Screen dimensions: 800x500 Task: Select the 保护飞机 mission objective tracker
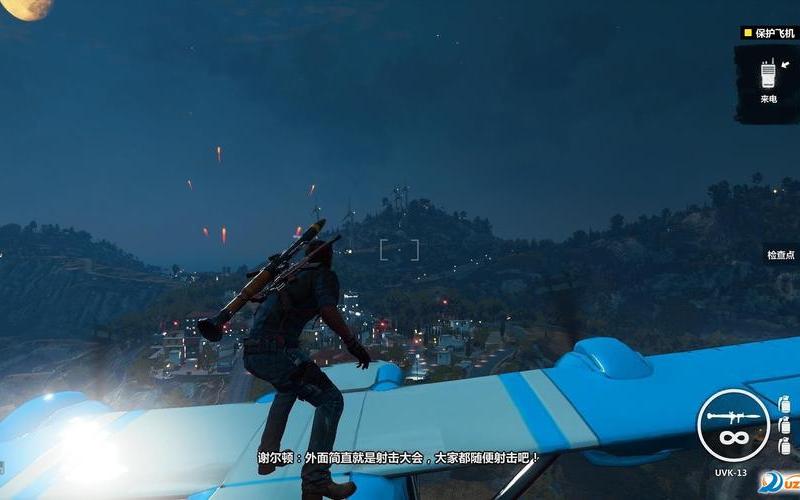(x=771, y=33)
